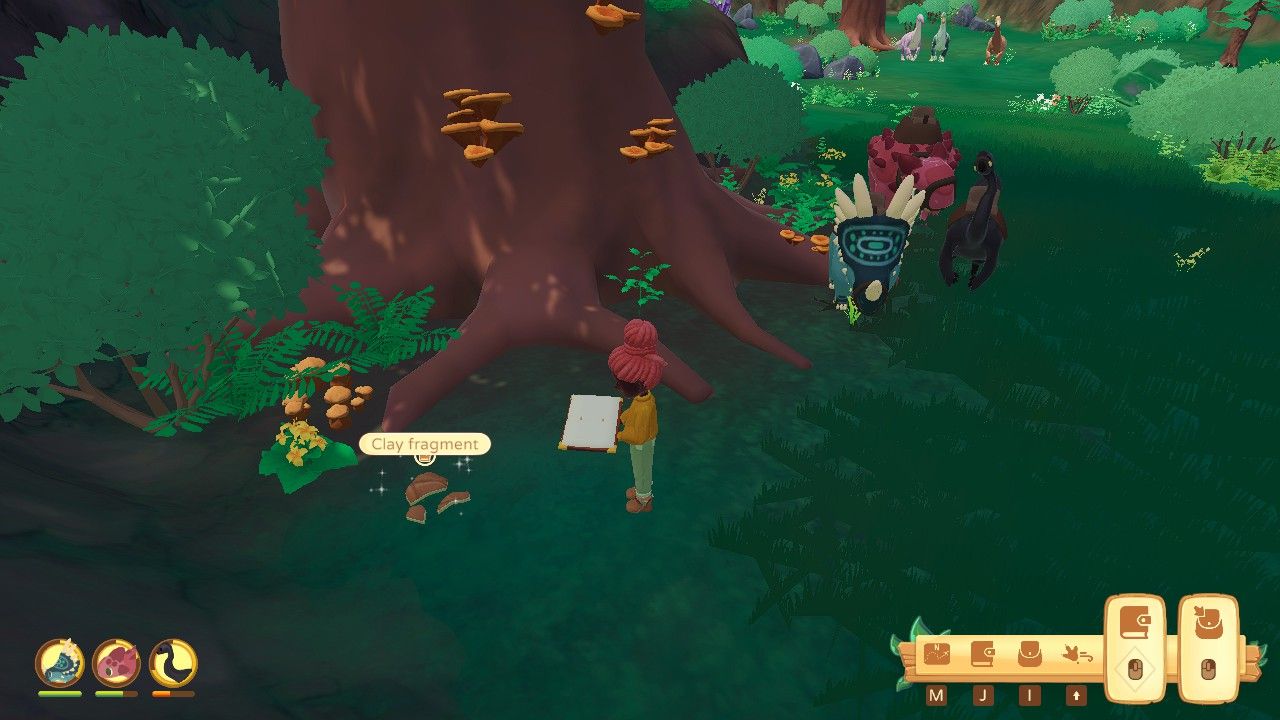Click the green health bar under the blue dinosaur
Viewport: 1280px width, 720px height.
[x=59, y=694]
